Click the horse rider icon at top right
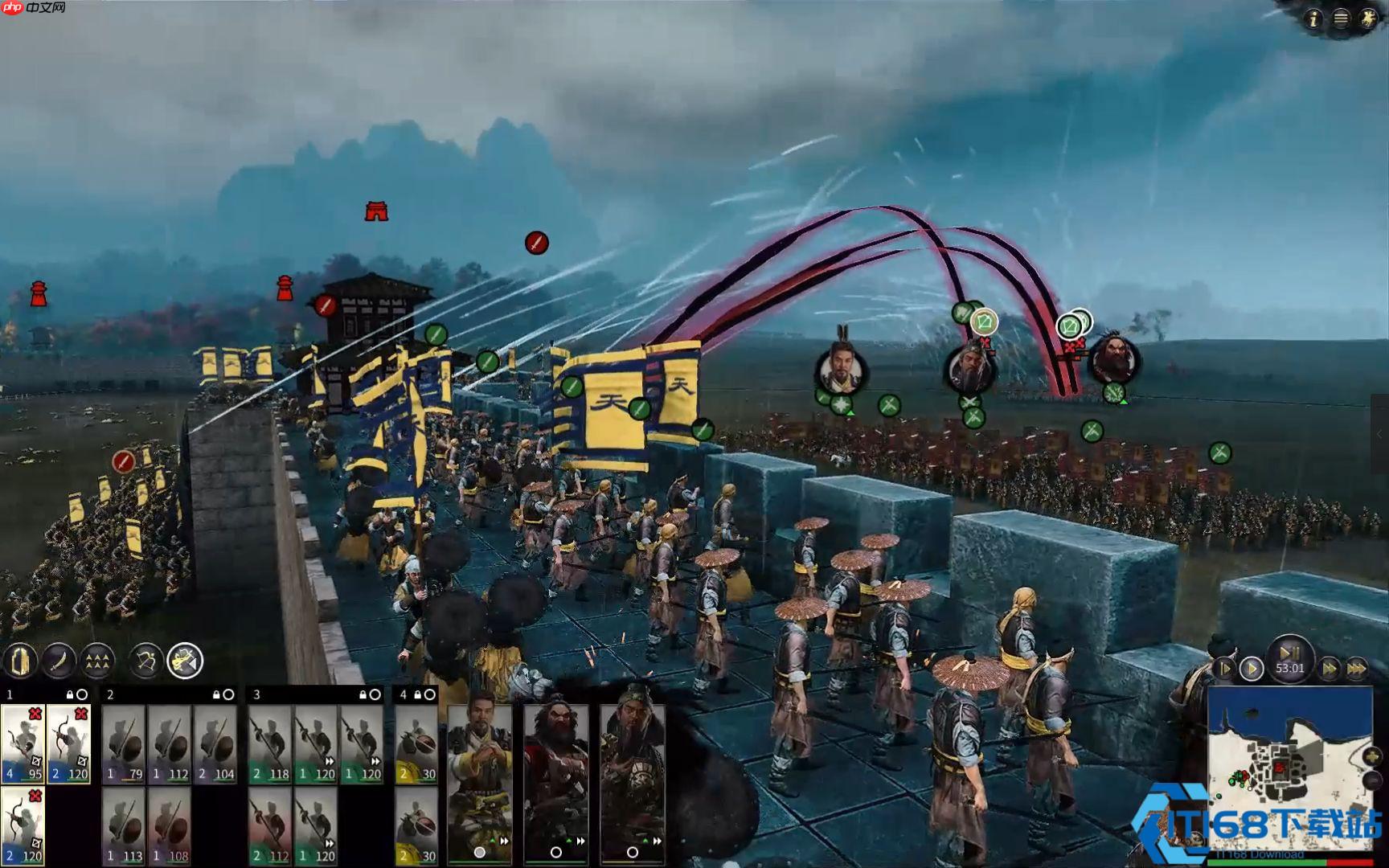The height and width of the screenshot is (868, 1389). [x=1368, y=18]
